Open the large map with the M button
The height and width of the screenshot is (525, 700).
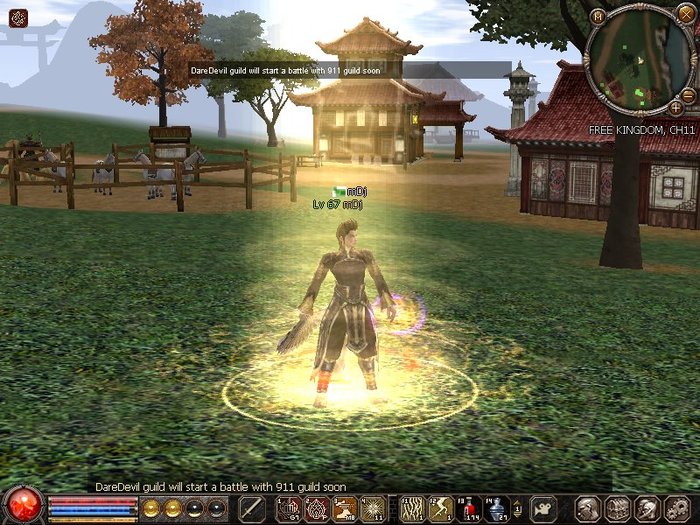(x=598, y=17)
